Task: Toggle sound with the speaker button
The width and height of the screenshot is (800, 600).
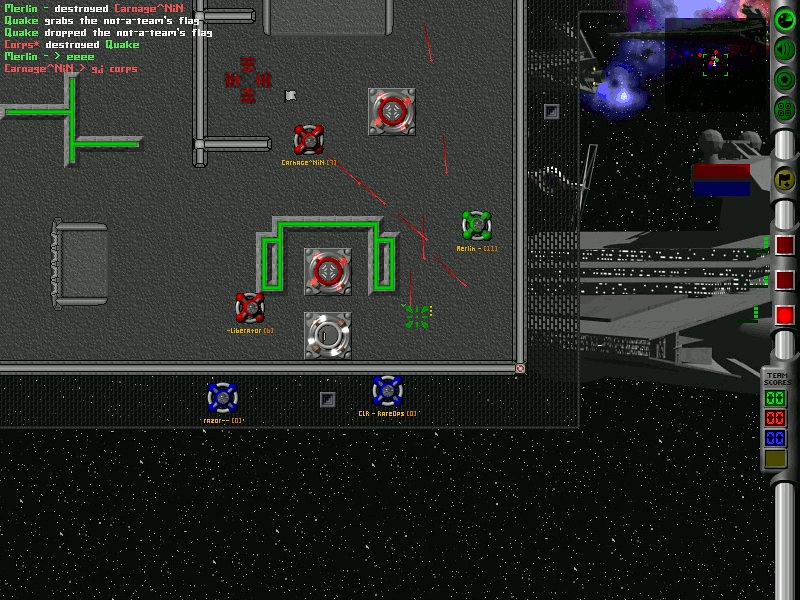Action: point(785,50)
